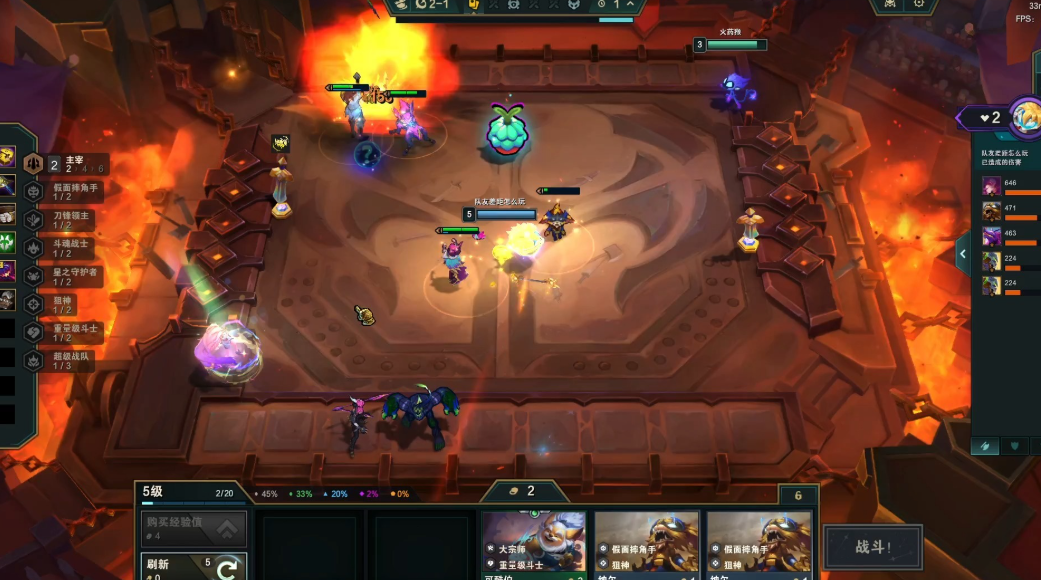Refresh the shop with the 刷新 button
This screenshot has height=580, width=1041.
192,566
